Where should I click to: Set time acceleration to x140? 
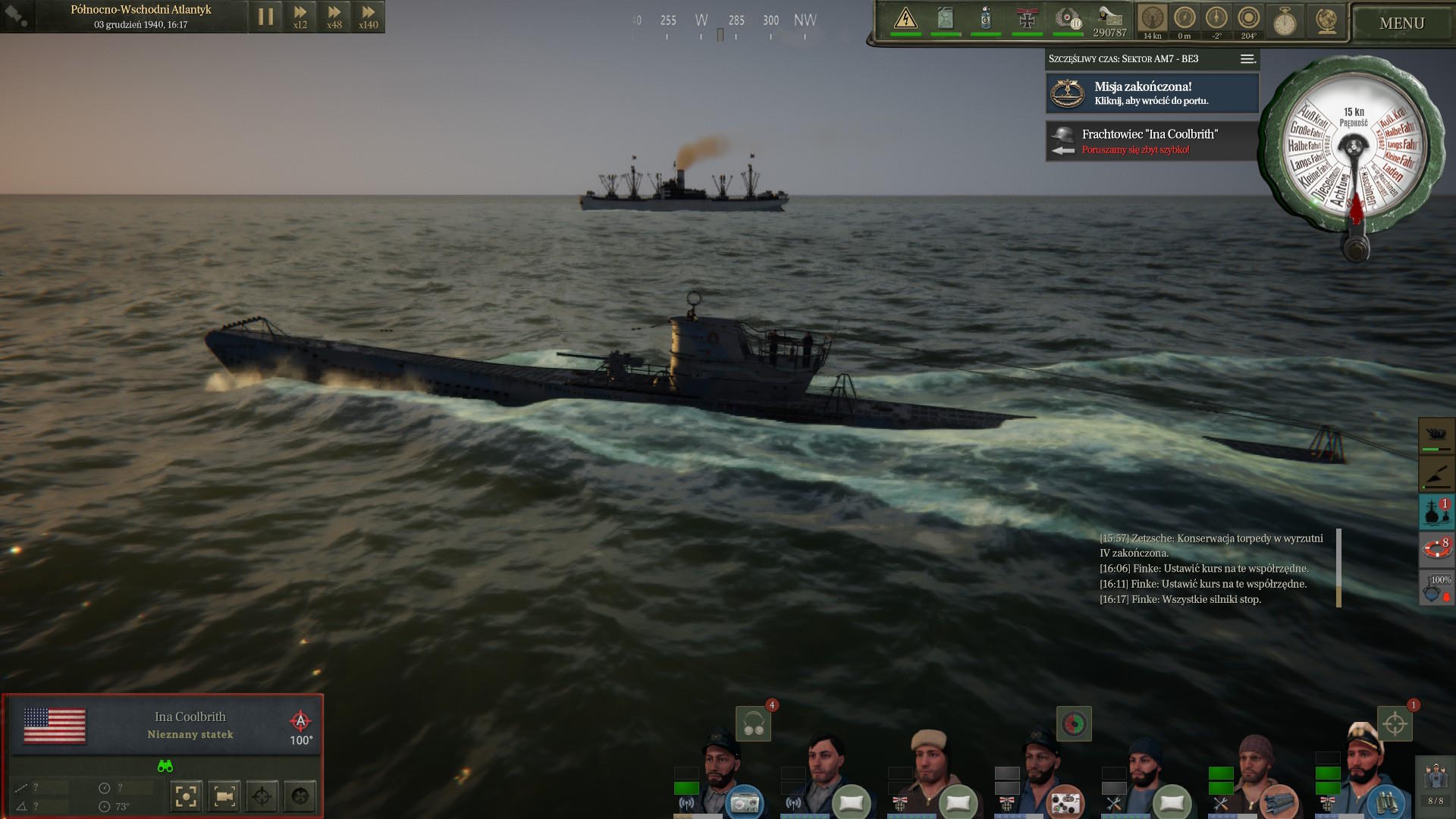pos(369,17)
